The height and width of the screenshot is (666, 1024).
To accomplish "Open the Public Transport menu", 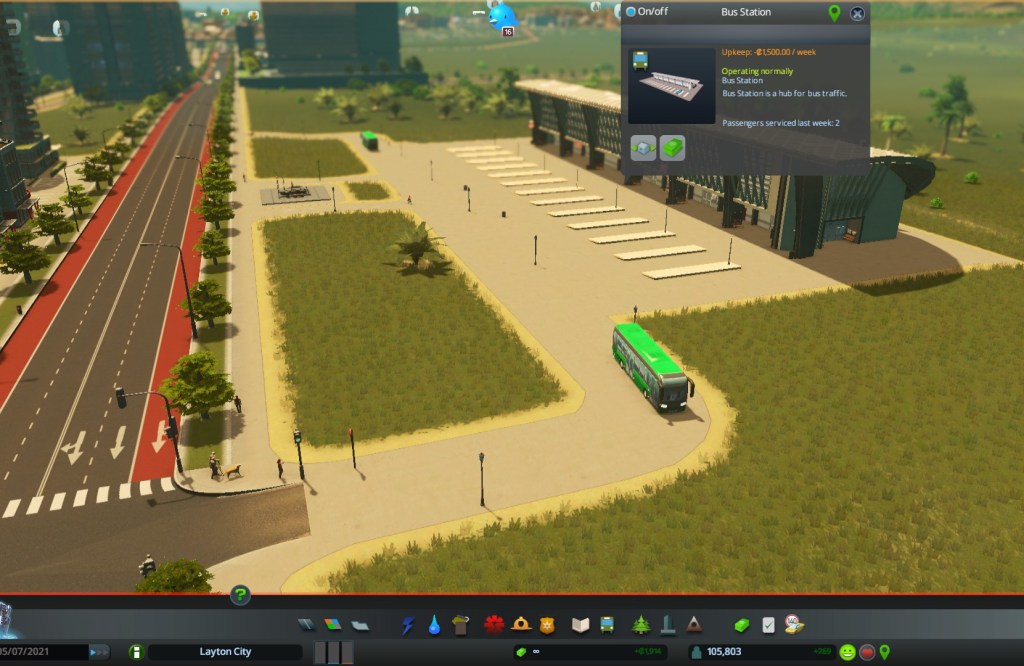I will point(607,625).
